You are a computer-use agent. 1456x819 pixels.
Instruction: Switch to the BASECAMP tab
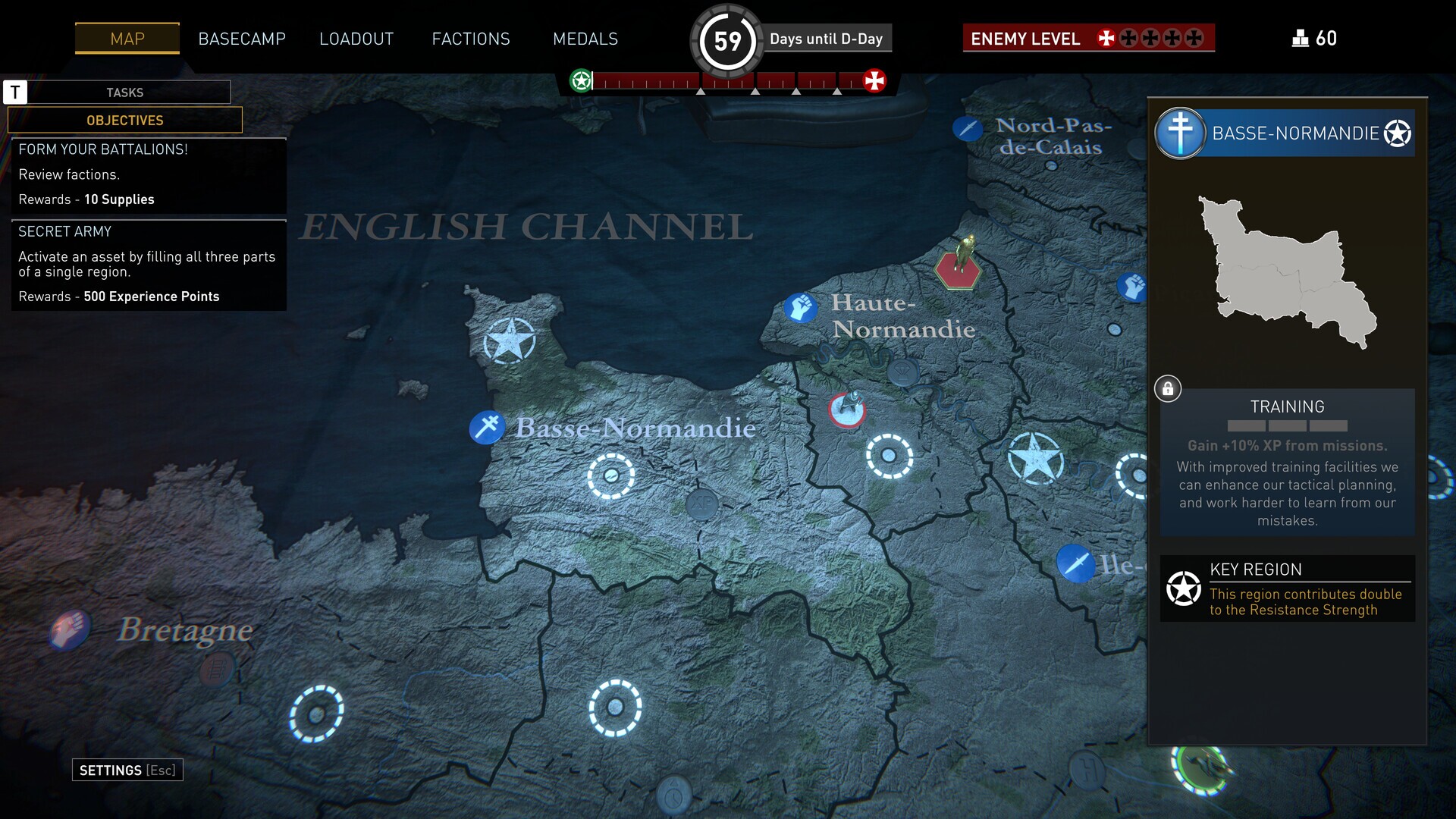242,39
